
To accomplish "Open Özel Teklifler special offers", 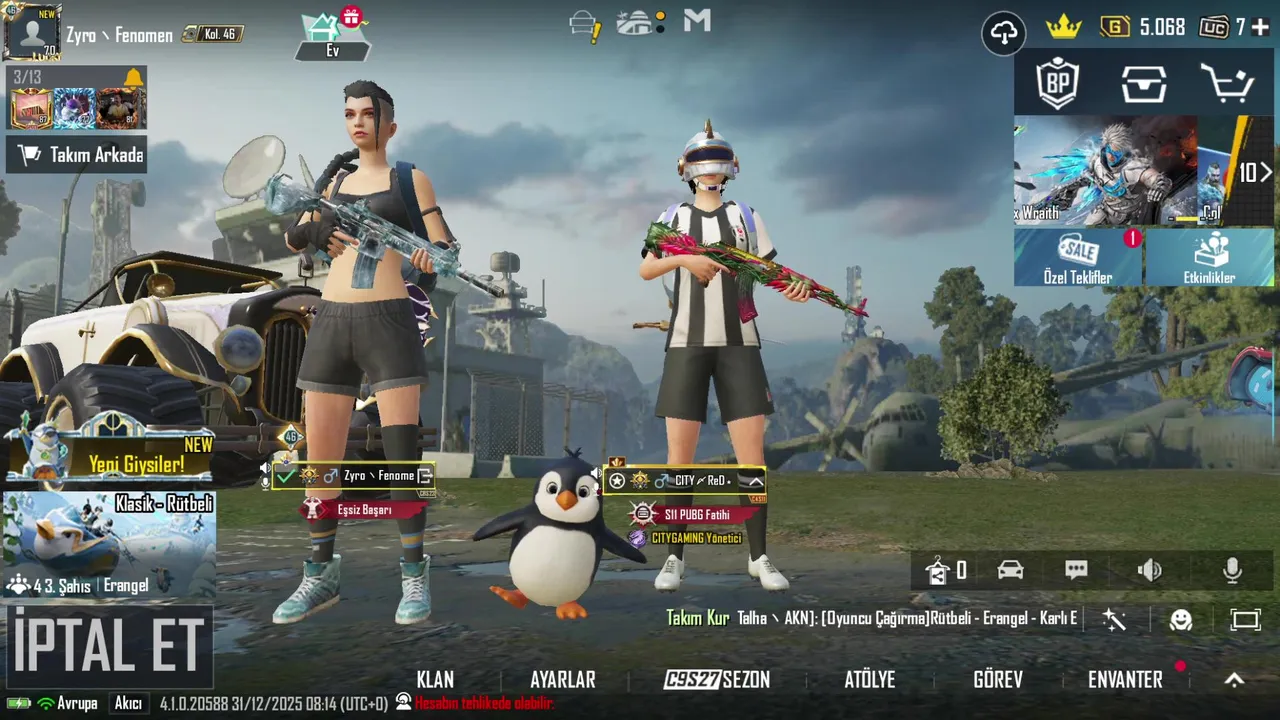I will 1078,258.
